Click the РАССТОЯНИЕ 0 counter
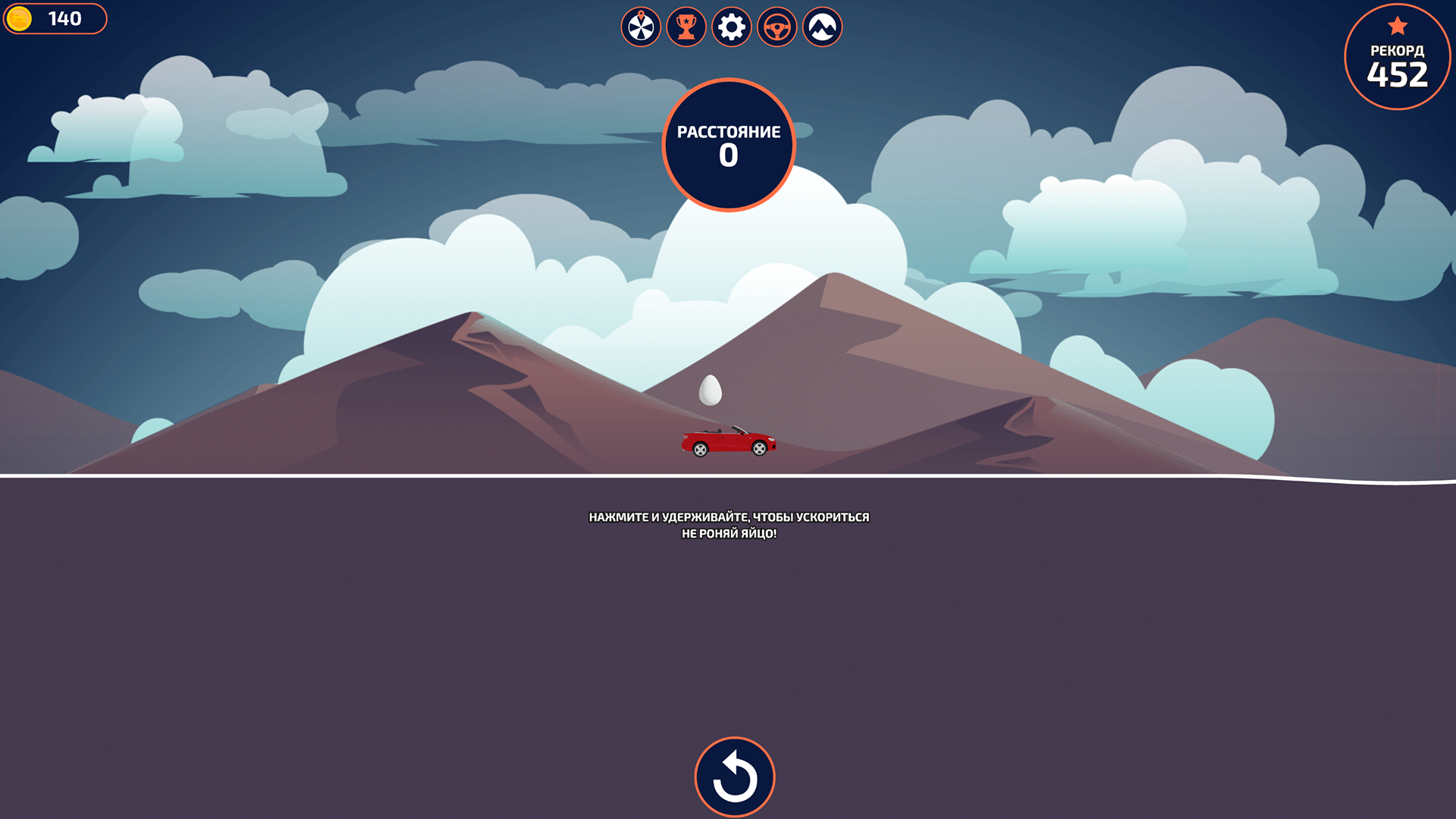 729,145
